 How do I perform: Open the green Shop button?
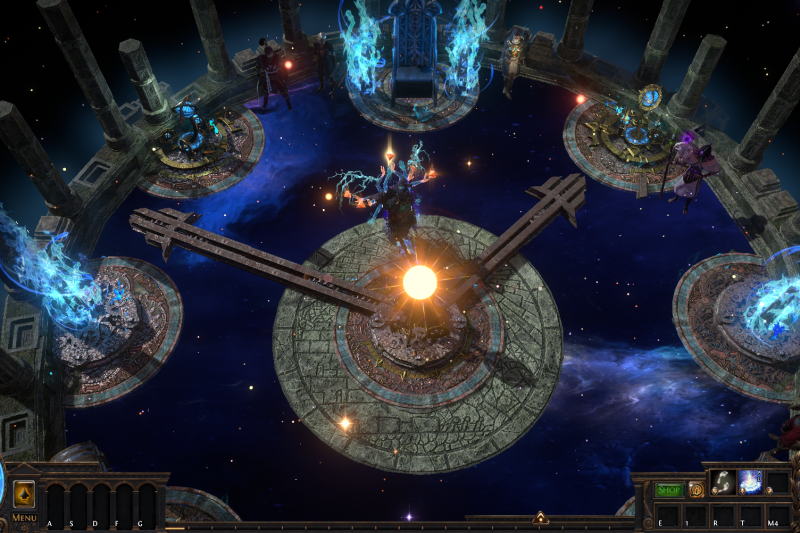(668, 490)
